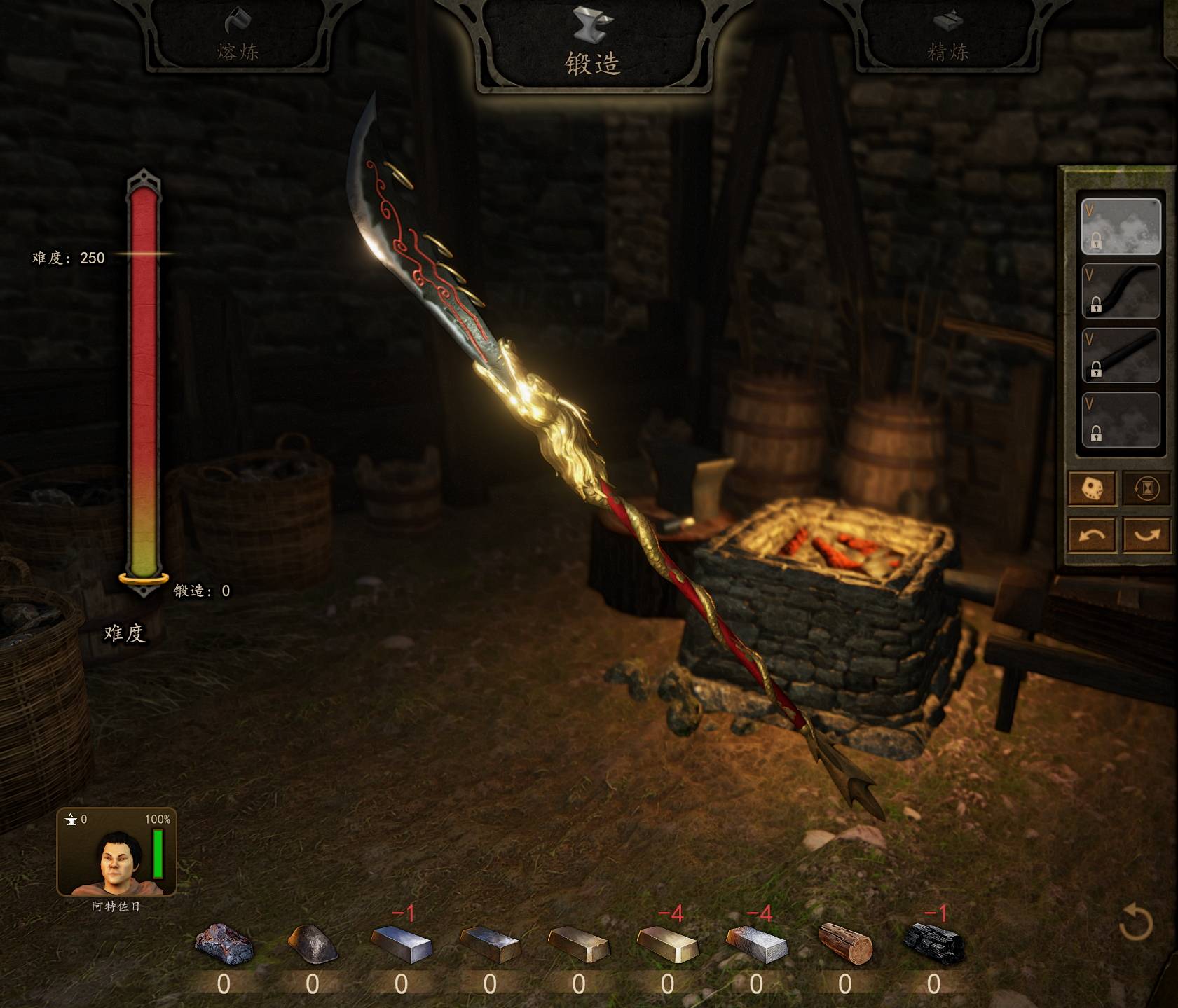Select the curved tier V weapon part

1121,291
